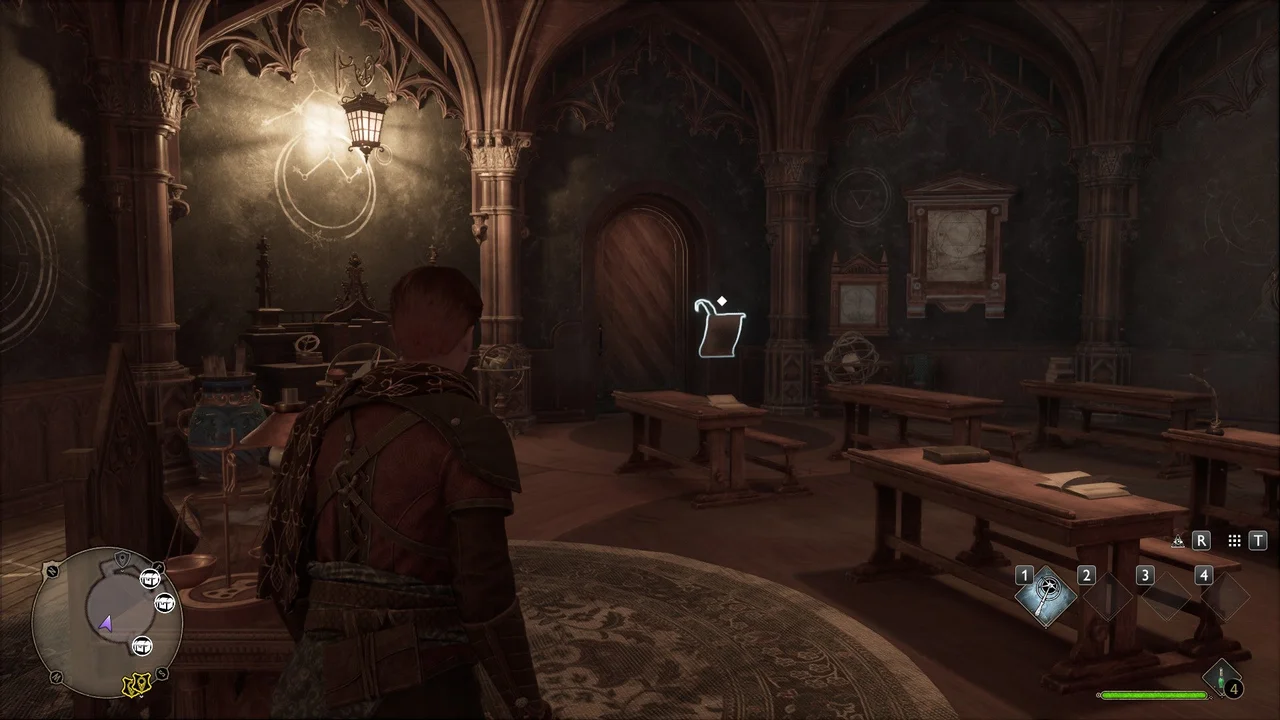
Task: Click the yellow quest marker on the minimap
Action: (138, 684)
